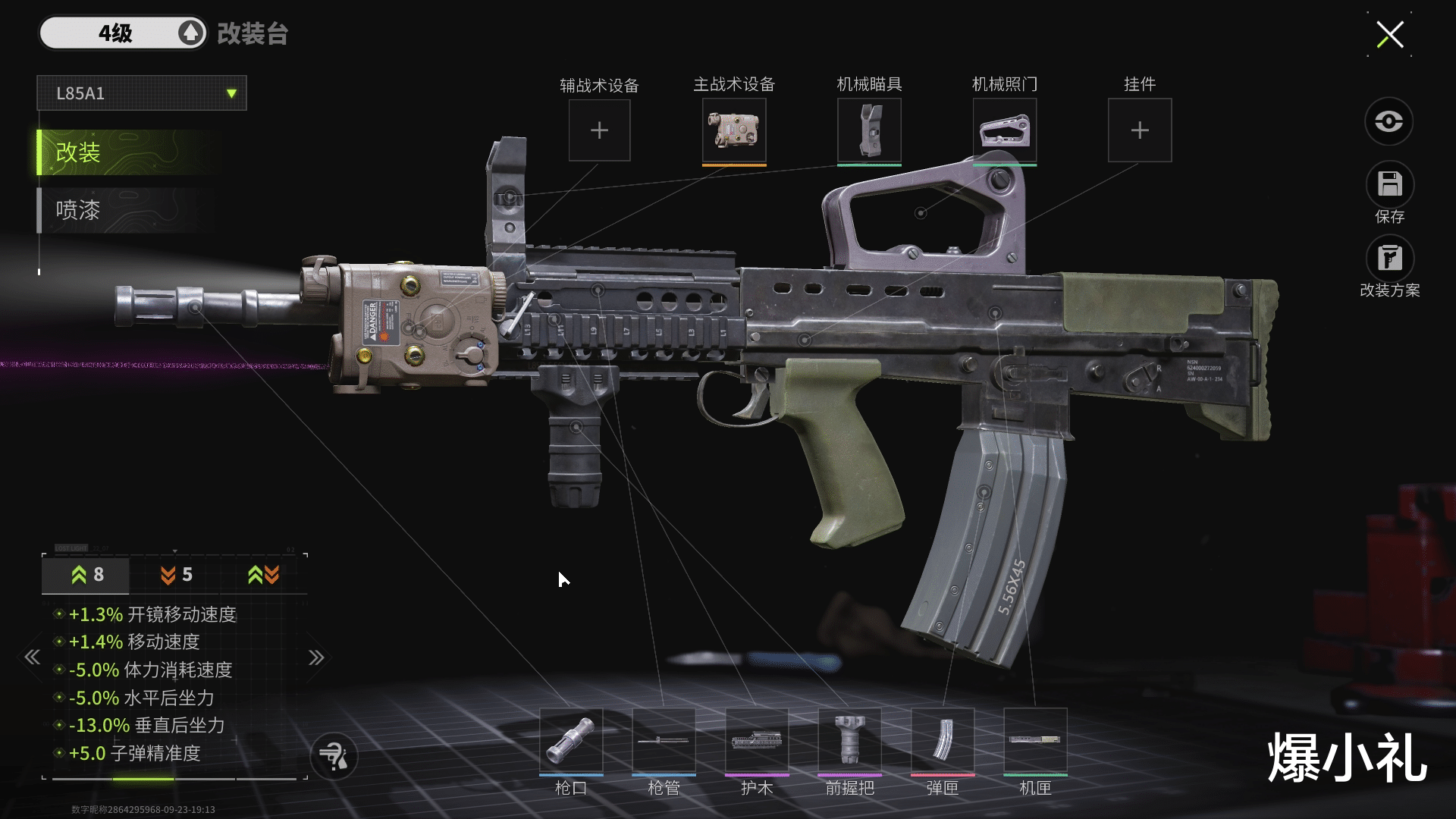Select the 前握把 foregrip slot
1456x819 pixels.
(x=849, y=741)
